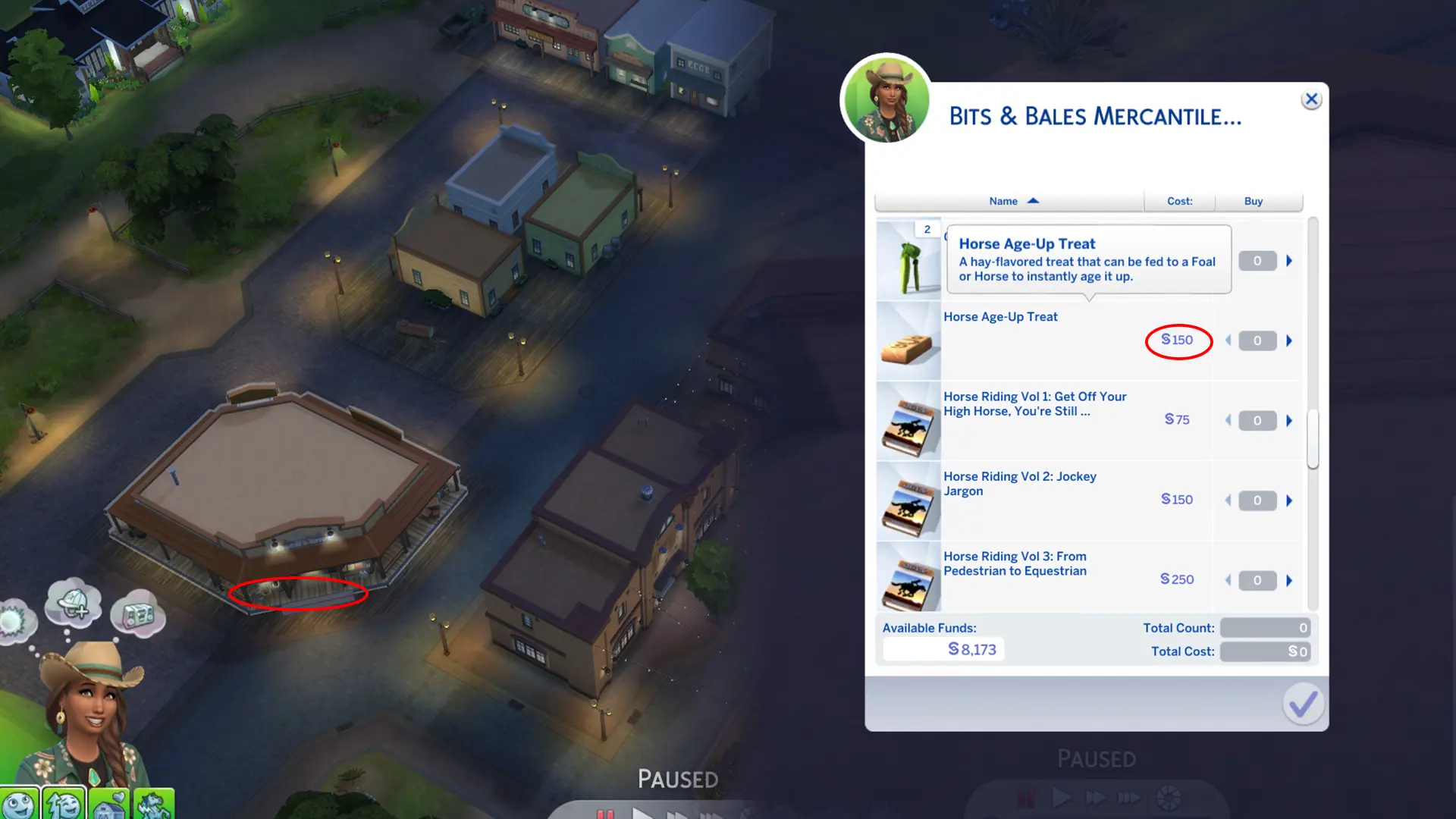
Task: Click the firefighter helmet thought bubble
Action: (75, 603)
